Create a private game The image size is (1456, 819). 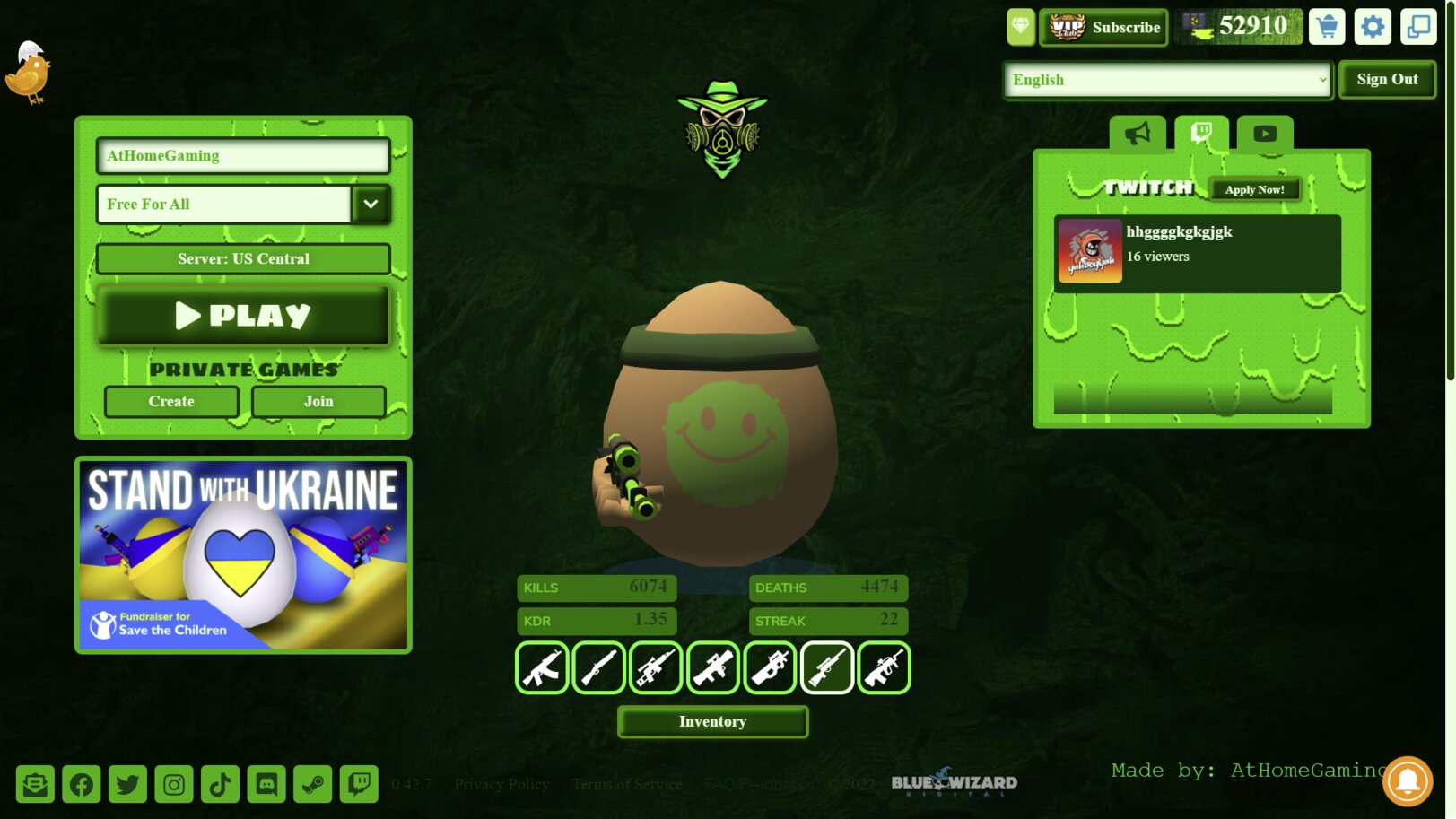click(x=171, y=402)
